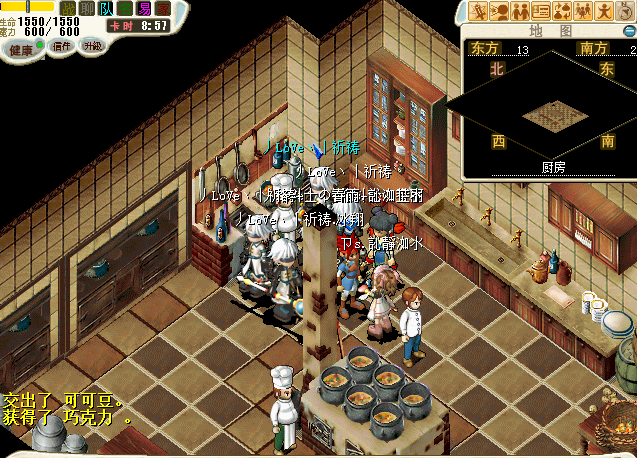Open the talking head icon in toolbar
This screenshot has width=637, height=458.
click(x=499, y=12)
